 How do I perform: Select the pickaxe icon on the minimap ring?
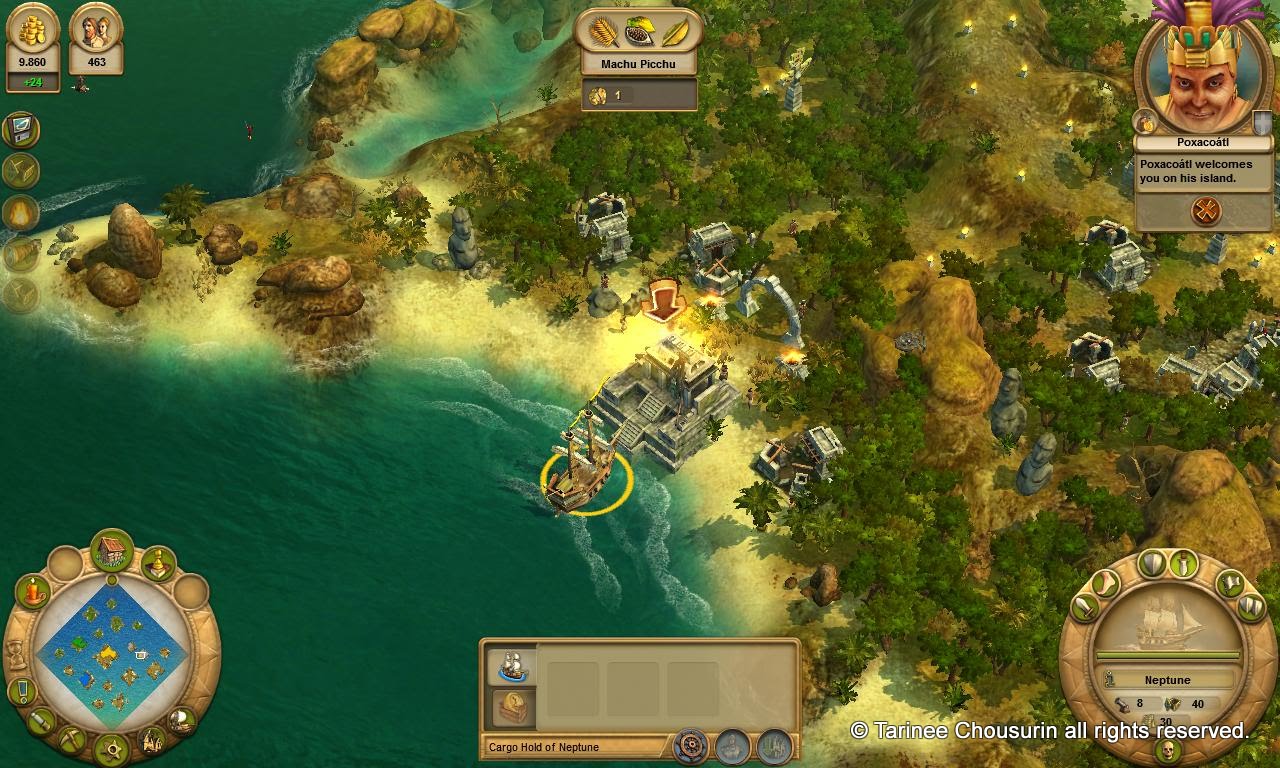71,740
